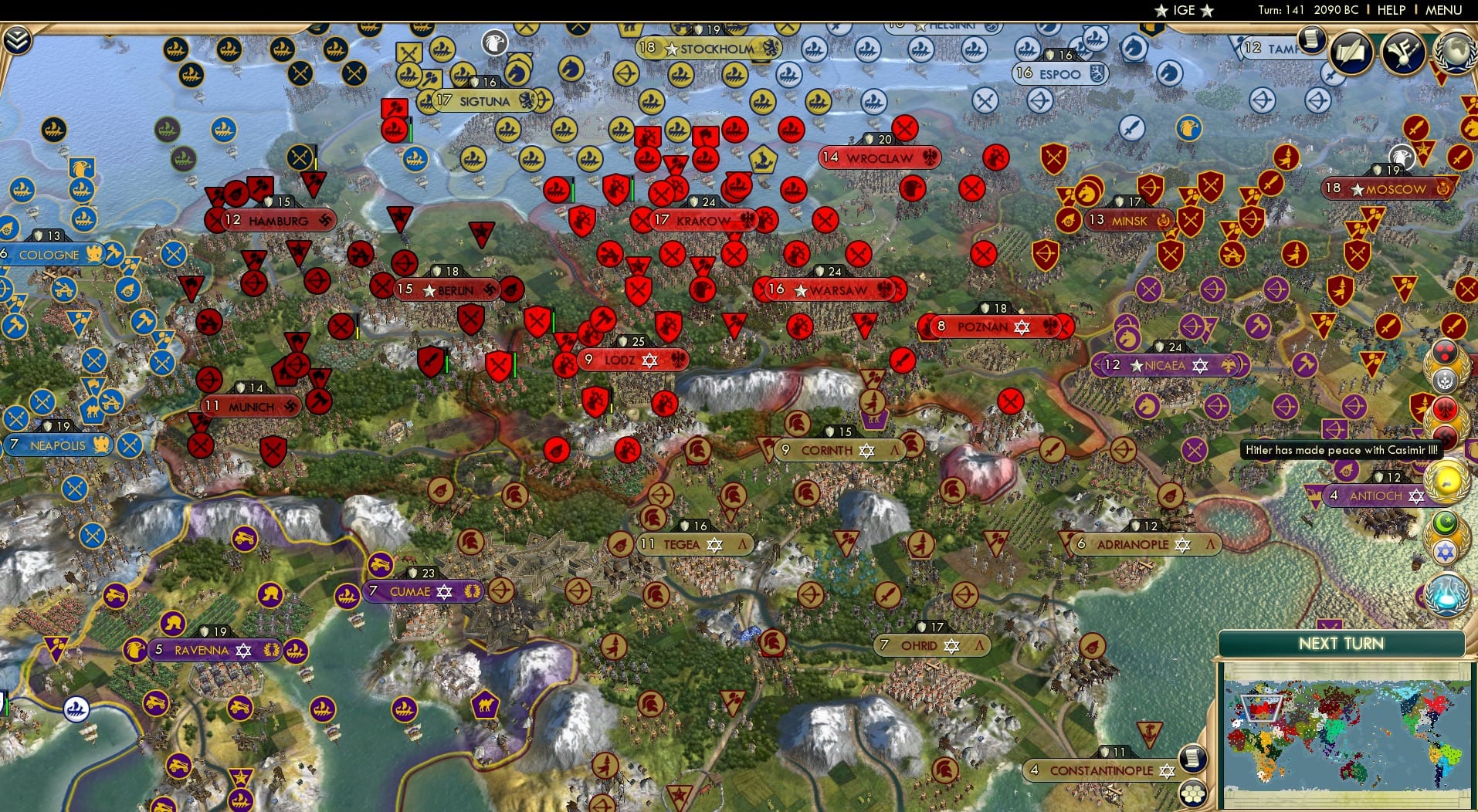1478x812 pixels.
Task: Open the MENU
Action: point(1446,10)
